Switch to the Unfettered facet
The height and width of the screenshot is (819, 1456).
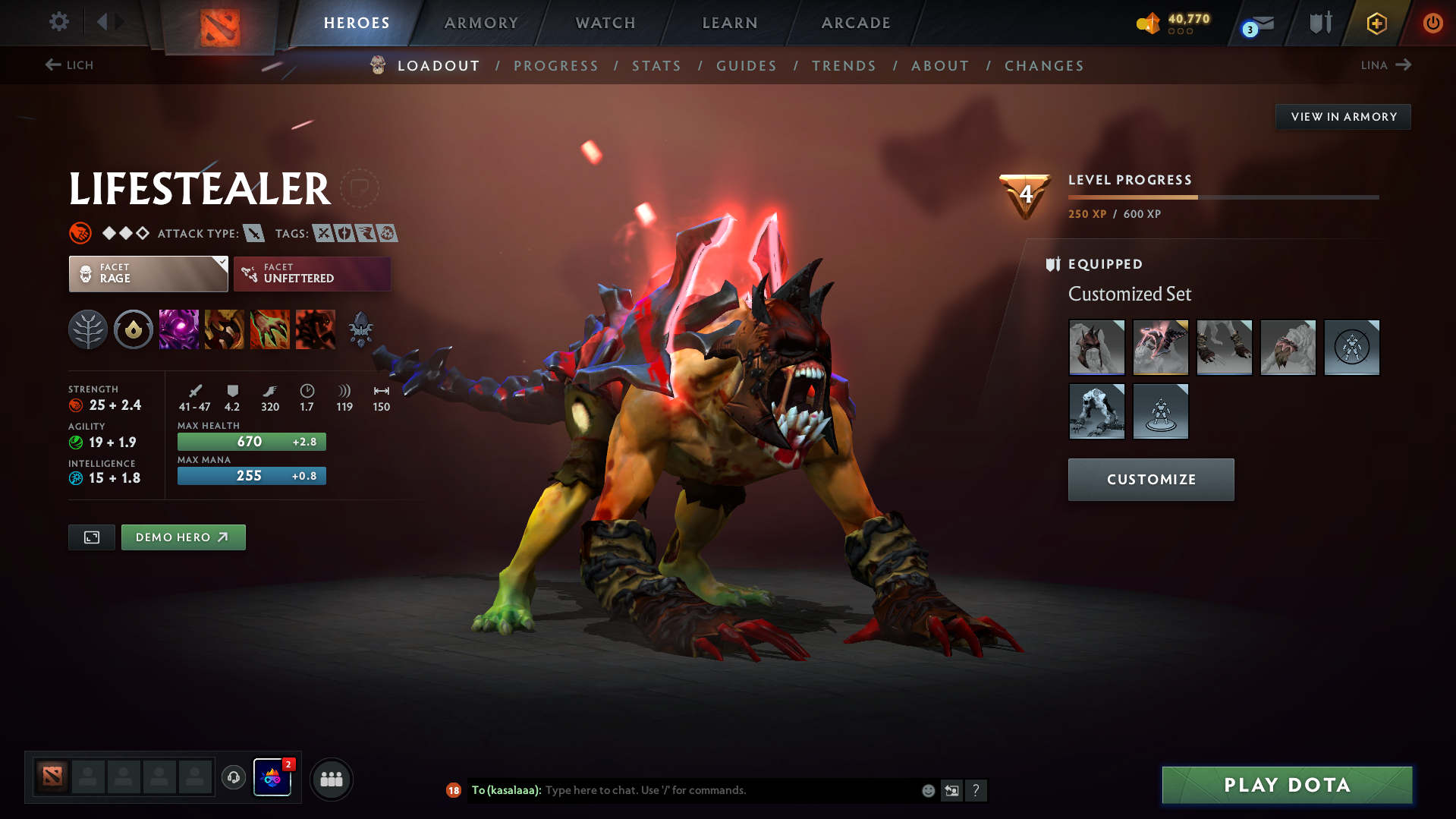coord(311,273)
